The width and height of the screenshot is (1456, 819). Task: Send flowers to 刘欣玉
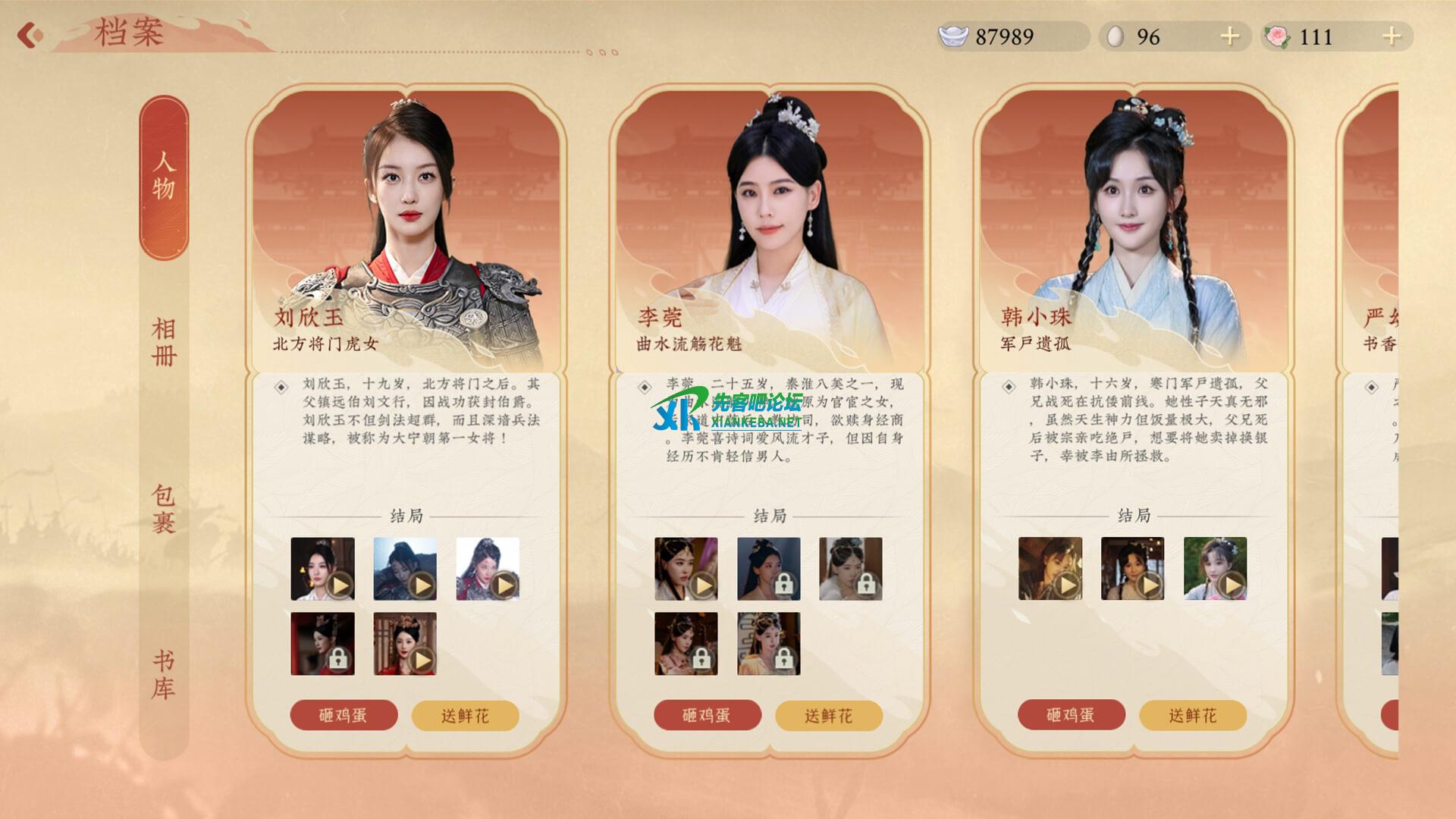click(x=465, y=715)
